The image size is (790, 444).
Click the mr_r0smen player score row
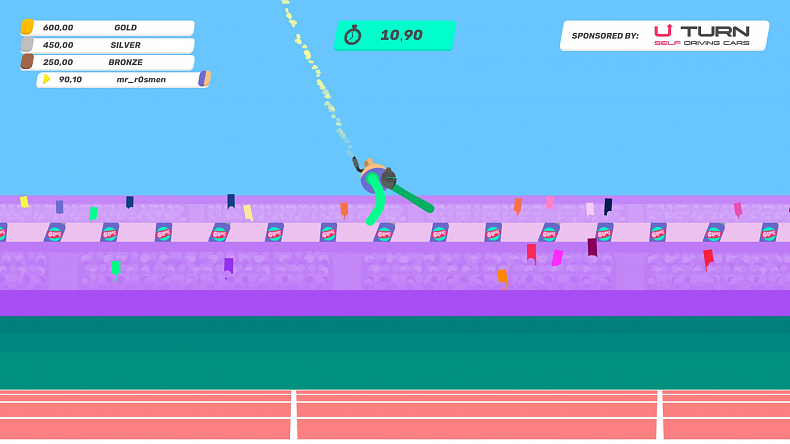point(122,79)
